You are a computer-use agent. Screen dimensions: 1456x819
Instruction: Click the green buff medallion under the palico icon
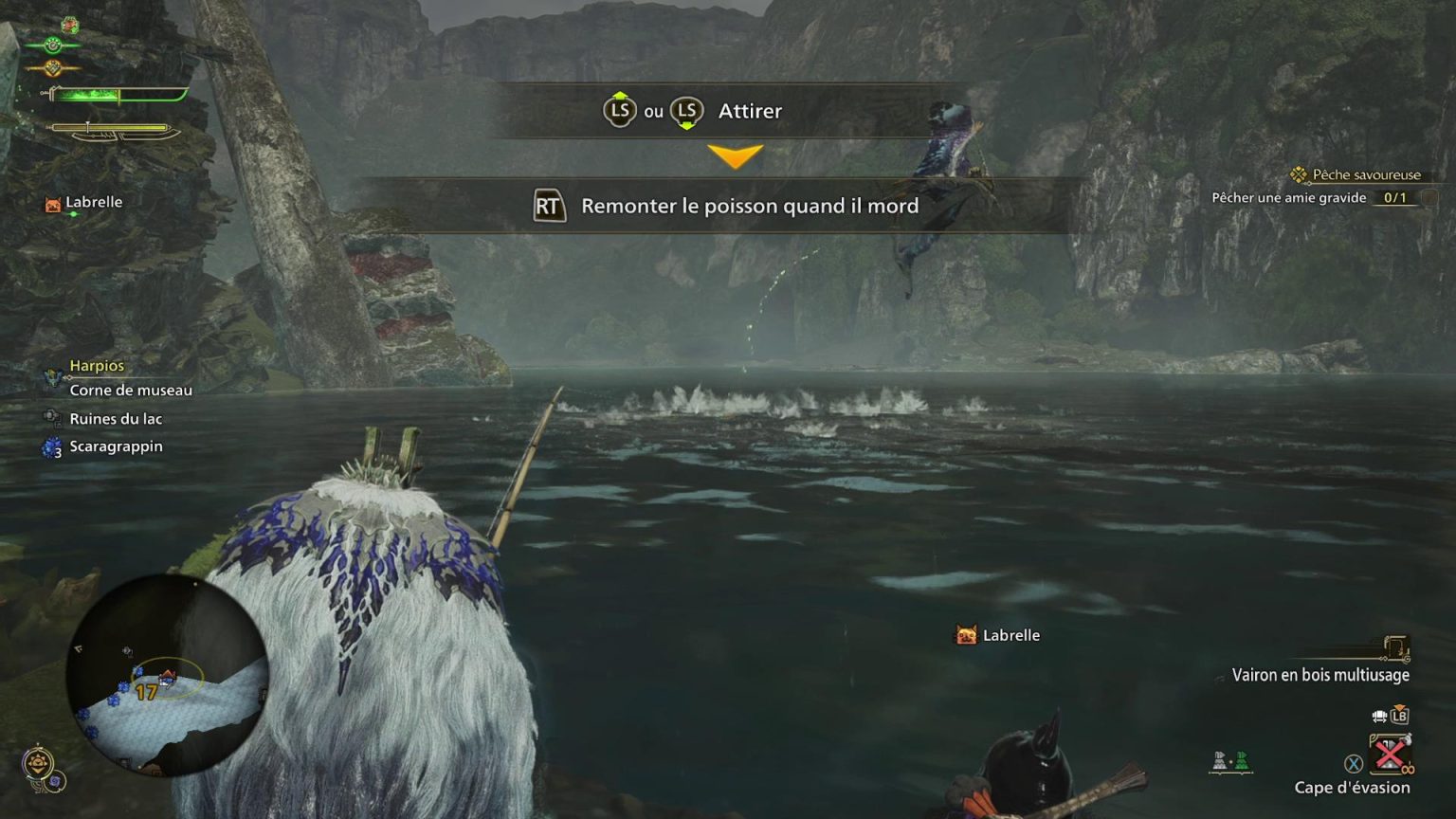[x=52, y=44]
